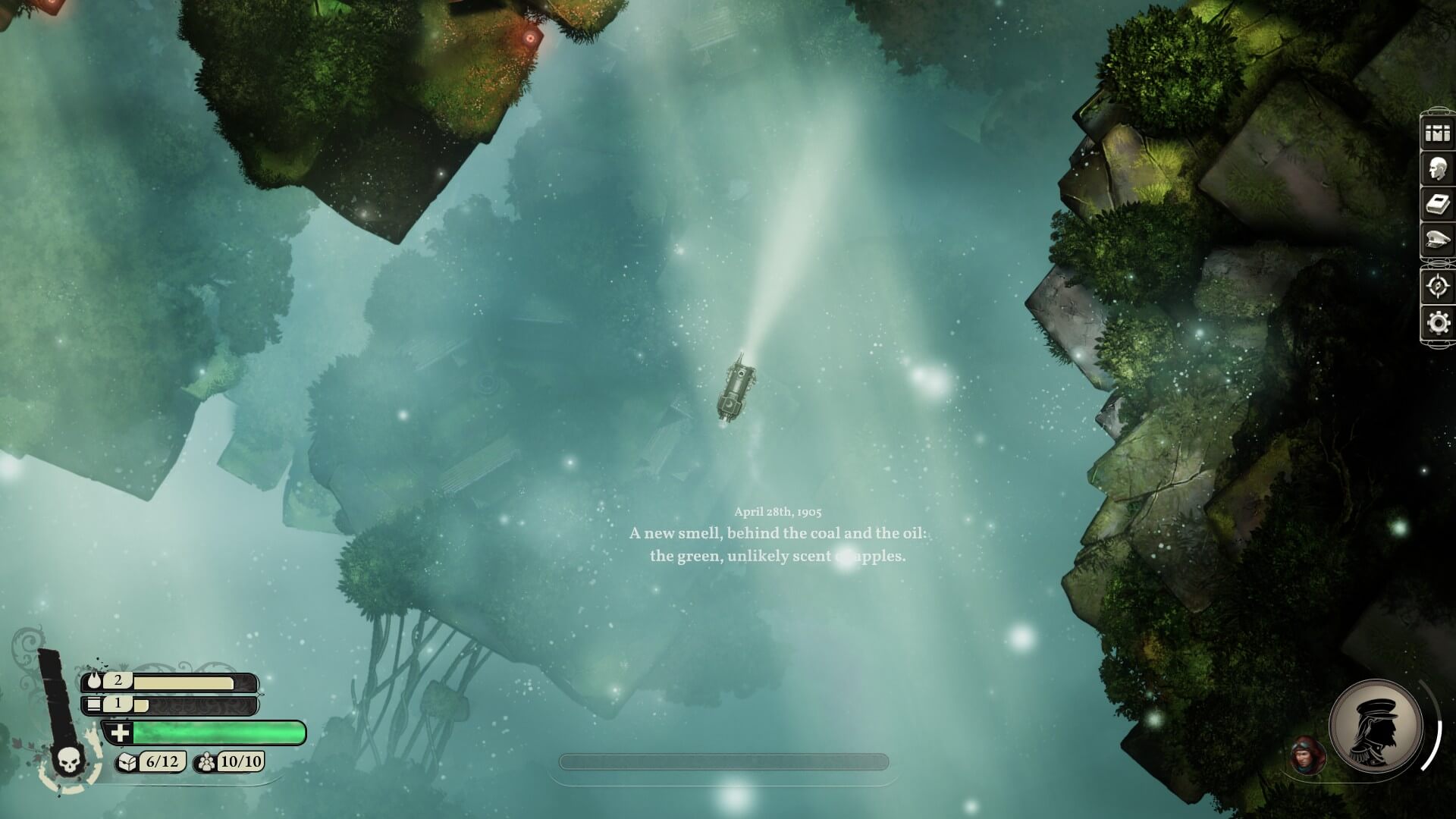Click the cargo chest hold icon
The width and height of the screenshot is (1456, 819).
tap(128, 761)
